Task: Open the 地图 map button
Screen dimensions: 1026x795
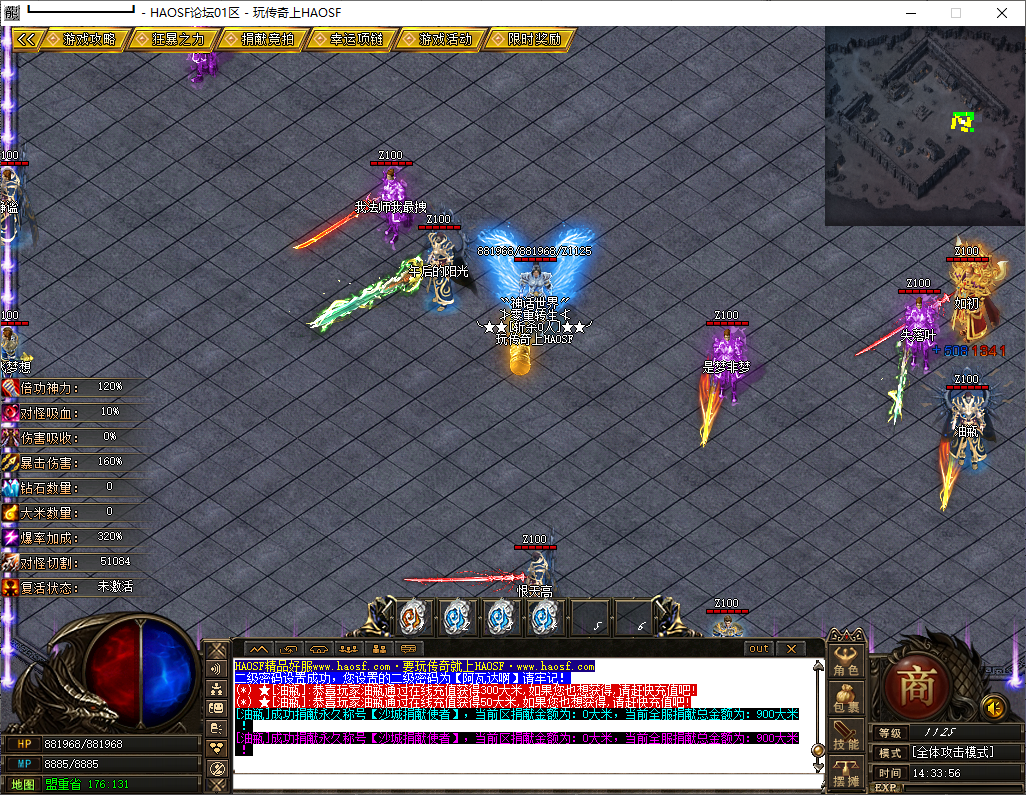Action: pos(23,784)
